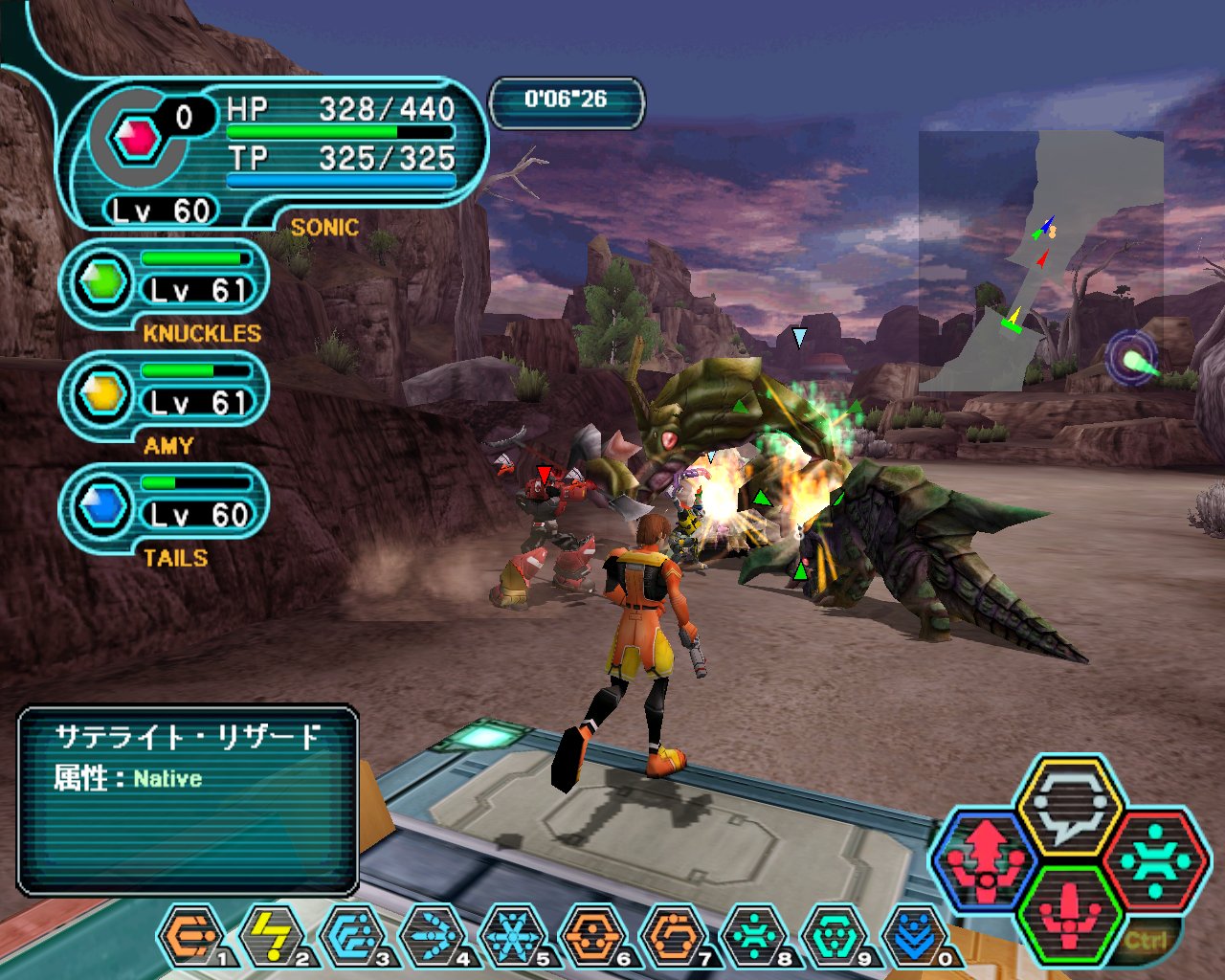Select the blue-bordered red arrow action hexagon
The width and height of the screenshot is (1225, 980).
coord(985,859)
